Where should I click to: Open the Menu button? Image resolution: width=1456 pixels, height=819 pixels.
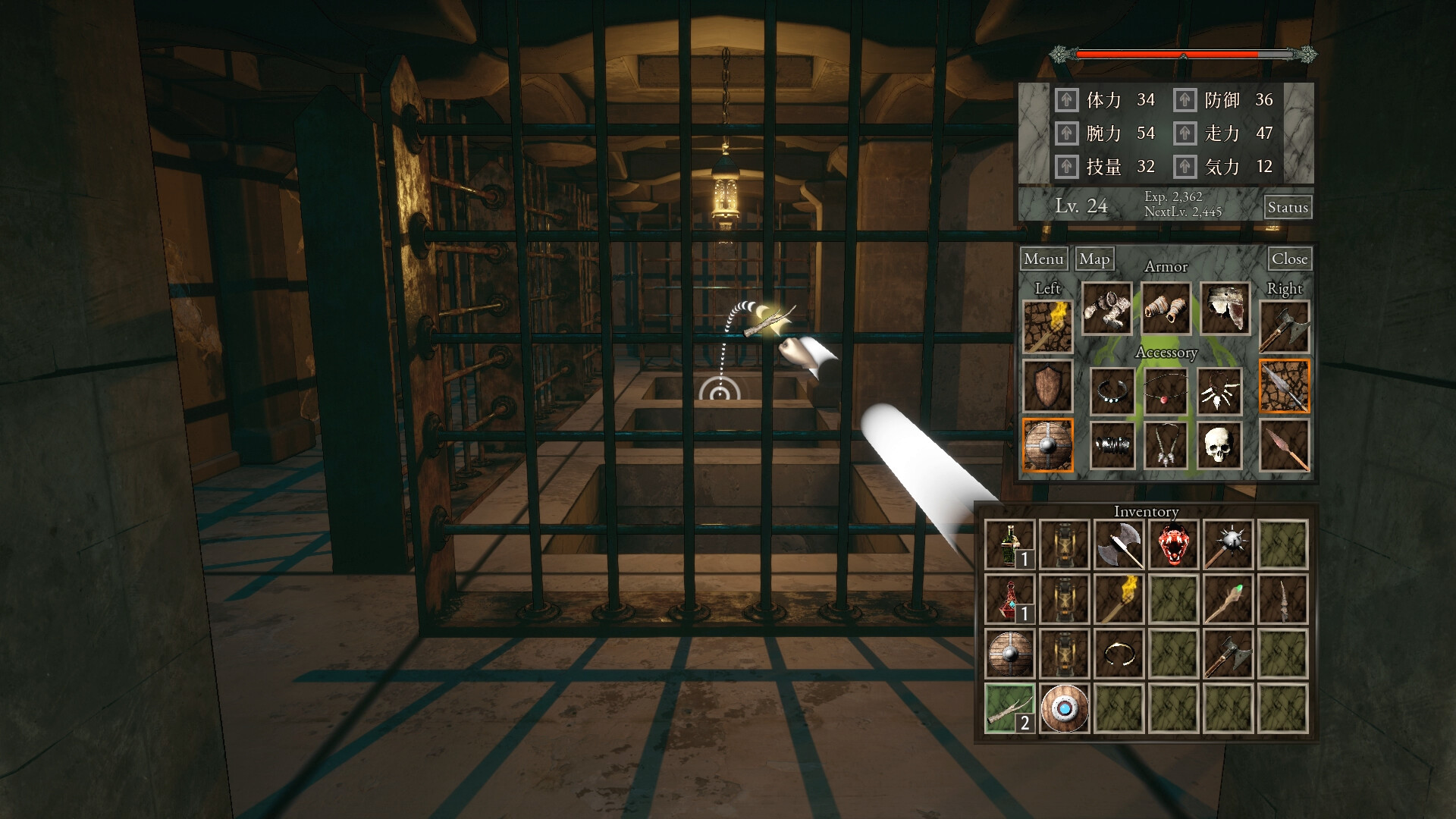click(x=1043, y=259)
